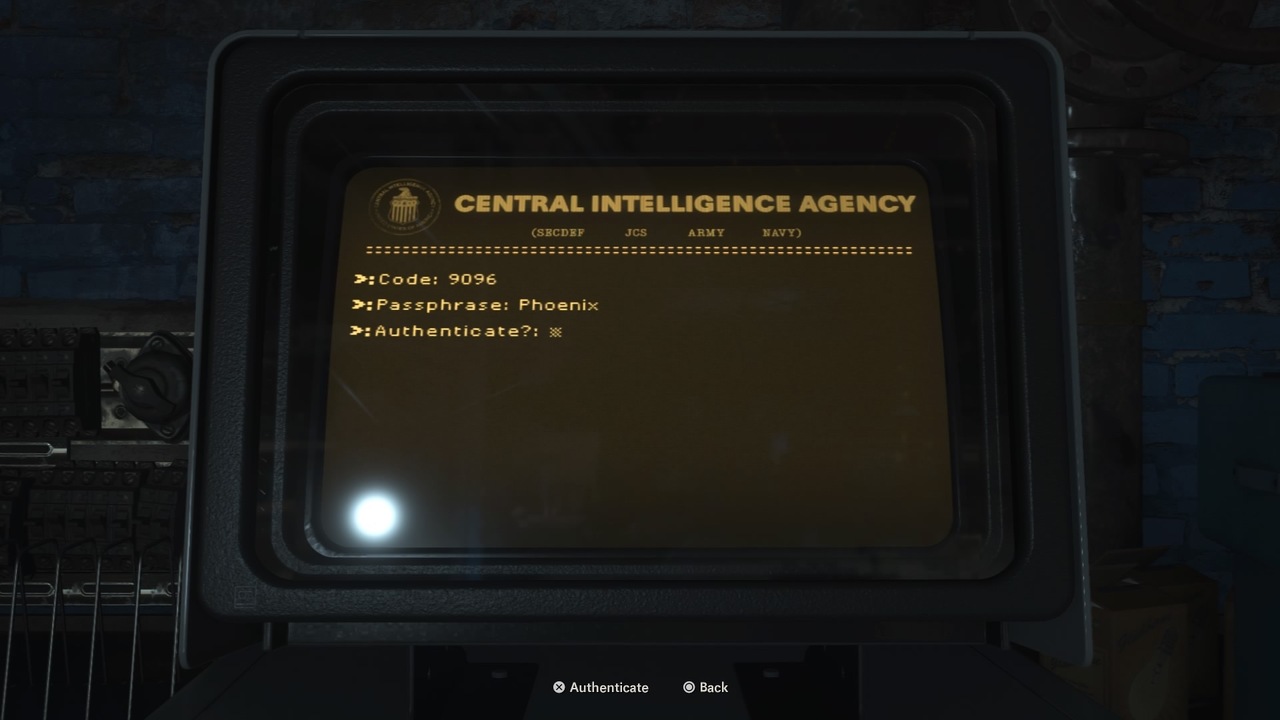Select the JCS channel label
The image size is (1280, 720).
636,232
